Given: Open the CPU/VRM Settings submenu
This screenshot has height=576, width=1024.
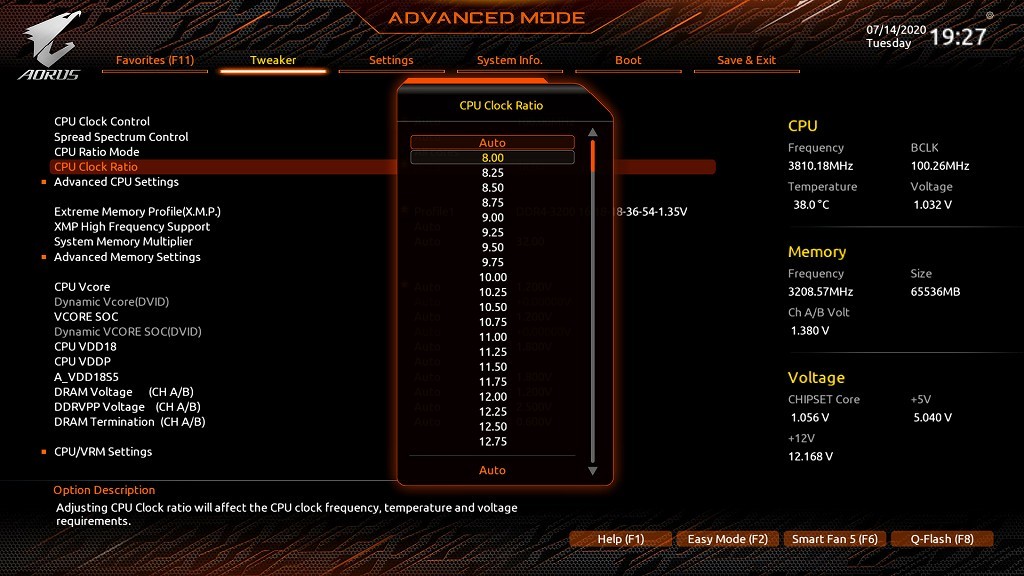Looking at the screenshot, I should [x=103, y=452].
